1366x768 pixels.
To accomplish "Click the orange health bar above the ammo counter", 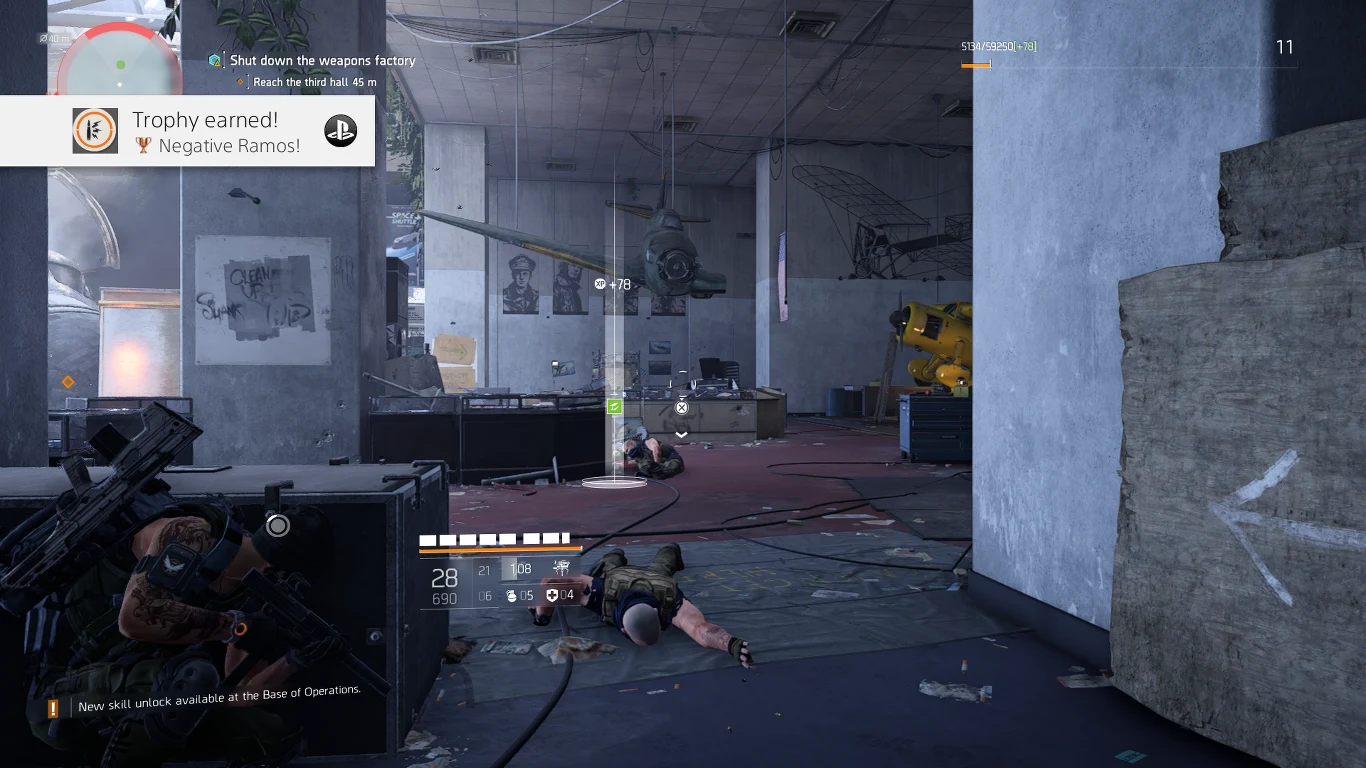I will (500, 548).
